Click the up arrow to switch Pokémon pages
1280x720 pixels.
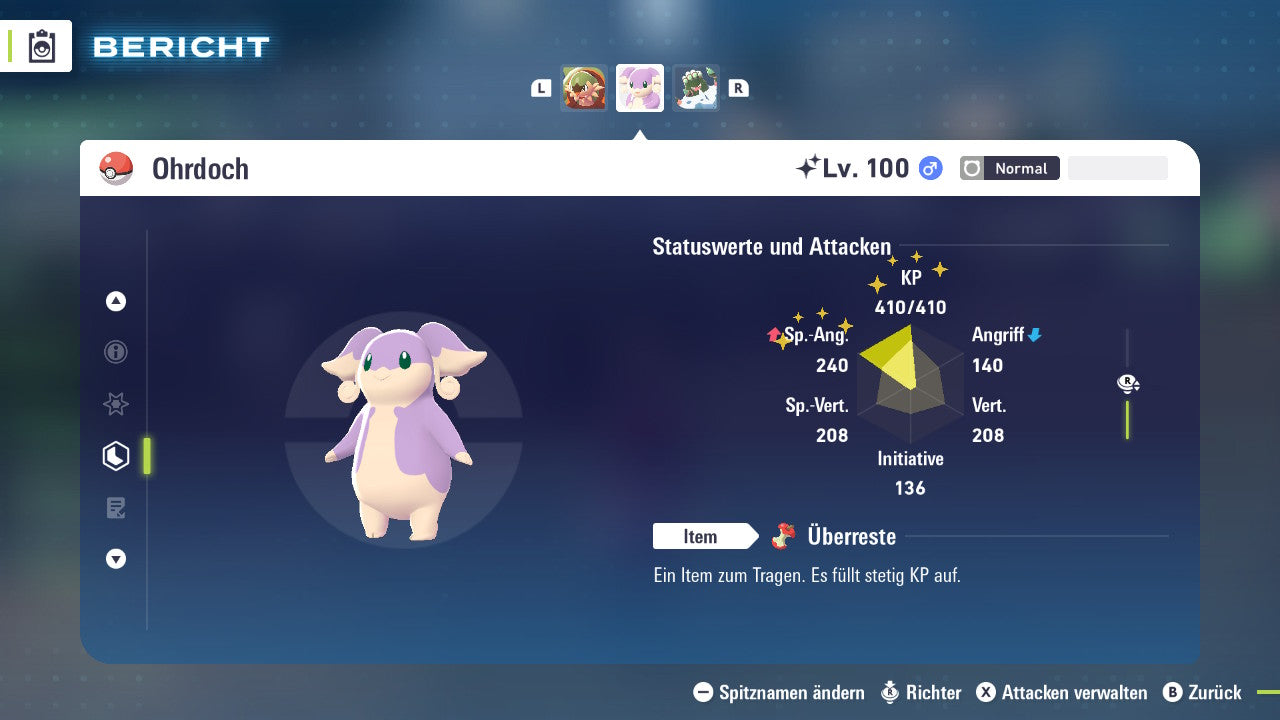click(115, 301)
